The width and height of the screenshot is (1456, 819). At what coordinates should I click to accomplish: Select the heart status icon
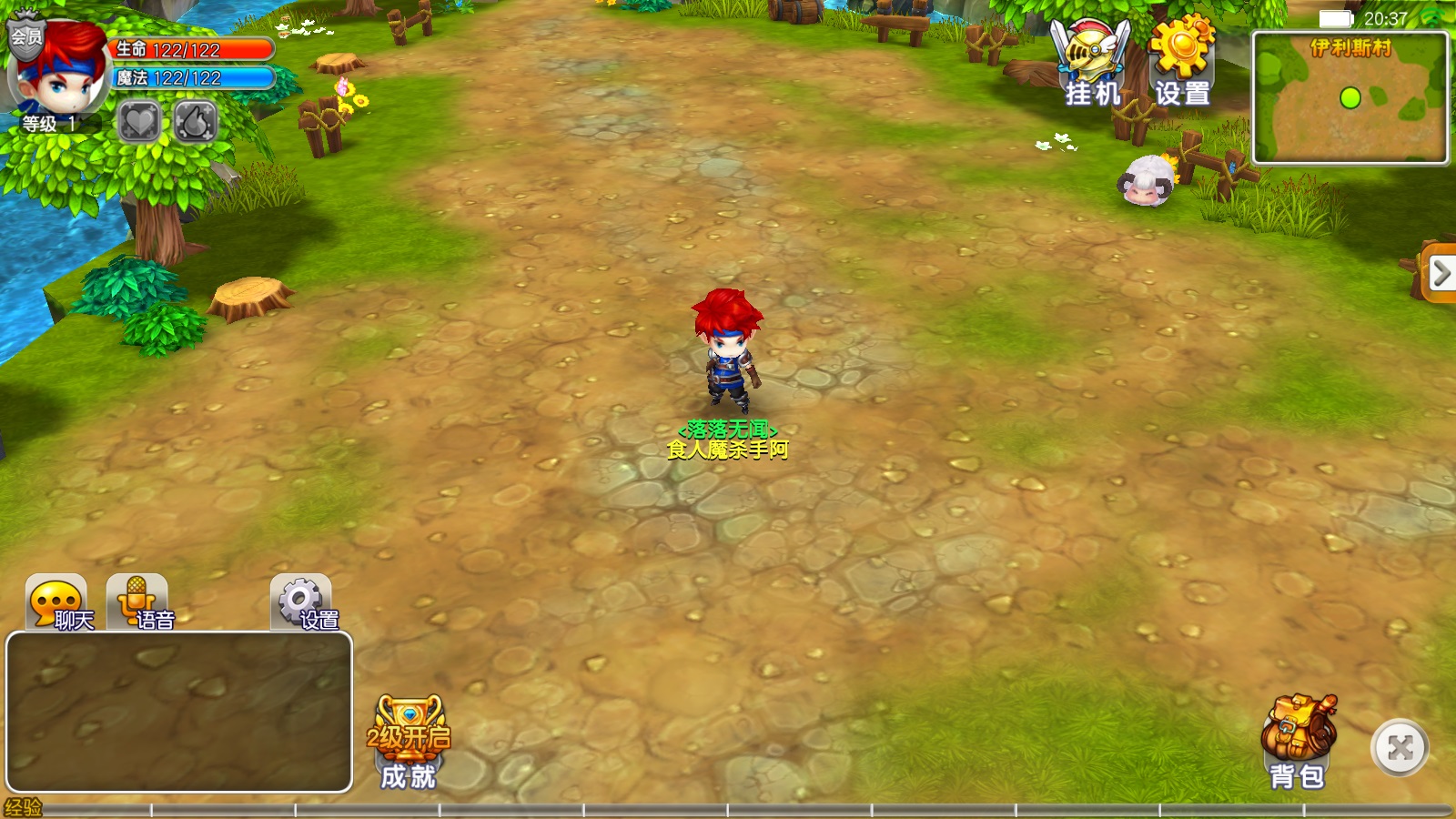coord(139,121)
